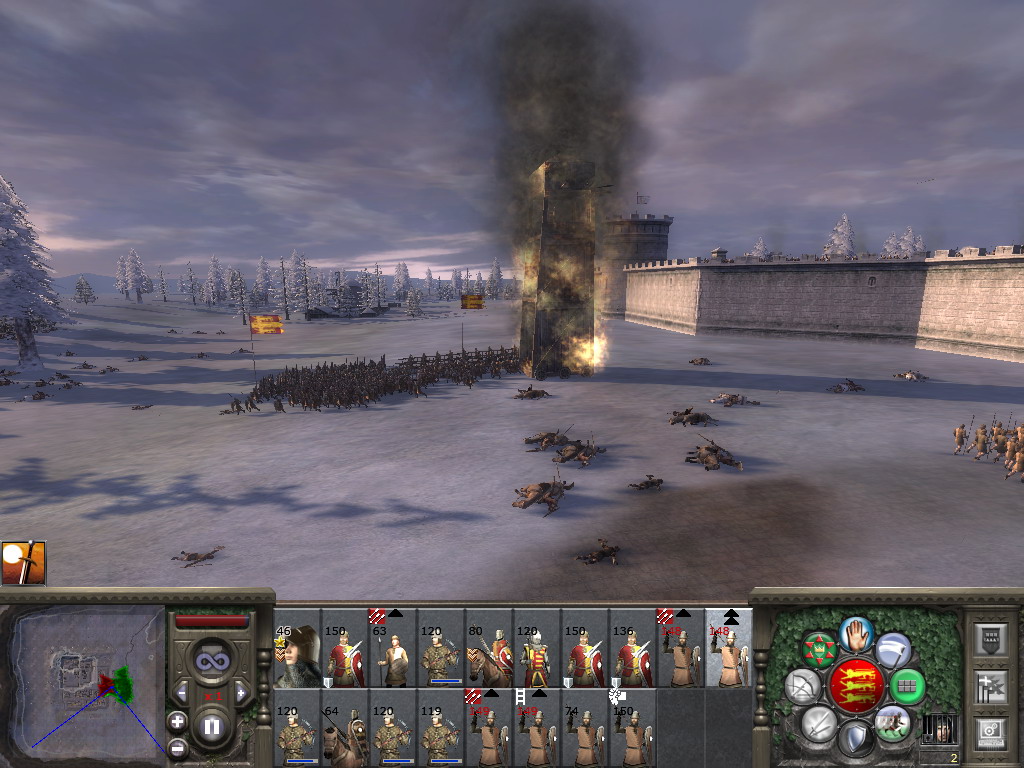Screen dimensions: 1024x768
Task: Use the special ability button by the sunset icon
Action: [x=22, y=563]
